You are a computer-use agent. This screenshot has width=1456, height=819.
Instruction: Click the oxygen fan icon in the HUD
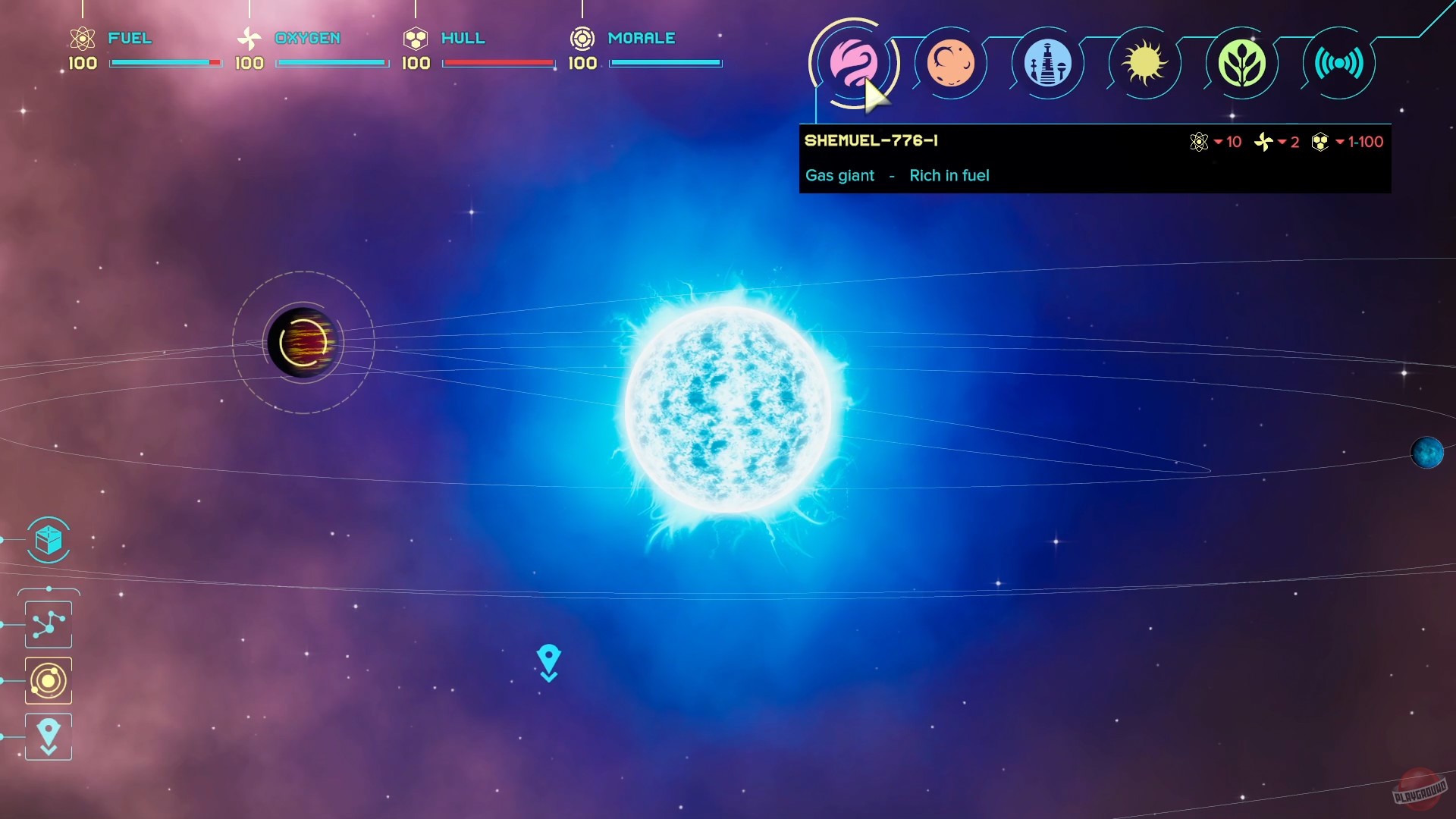click(249, 38)
